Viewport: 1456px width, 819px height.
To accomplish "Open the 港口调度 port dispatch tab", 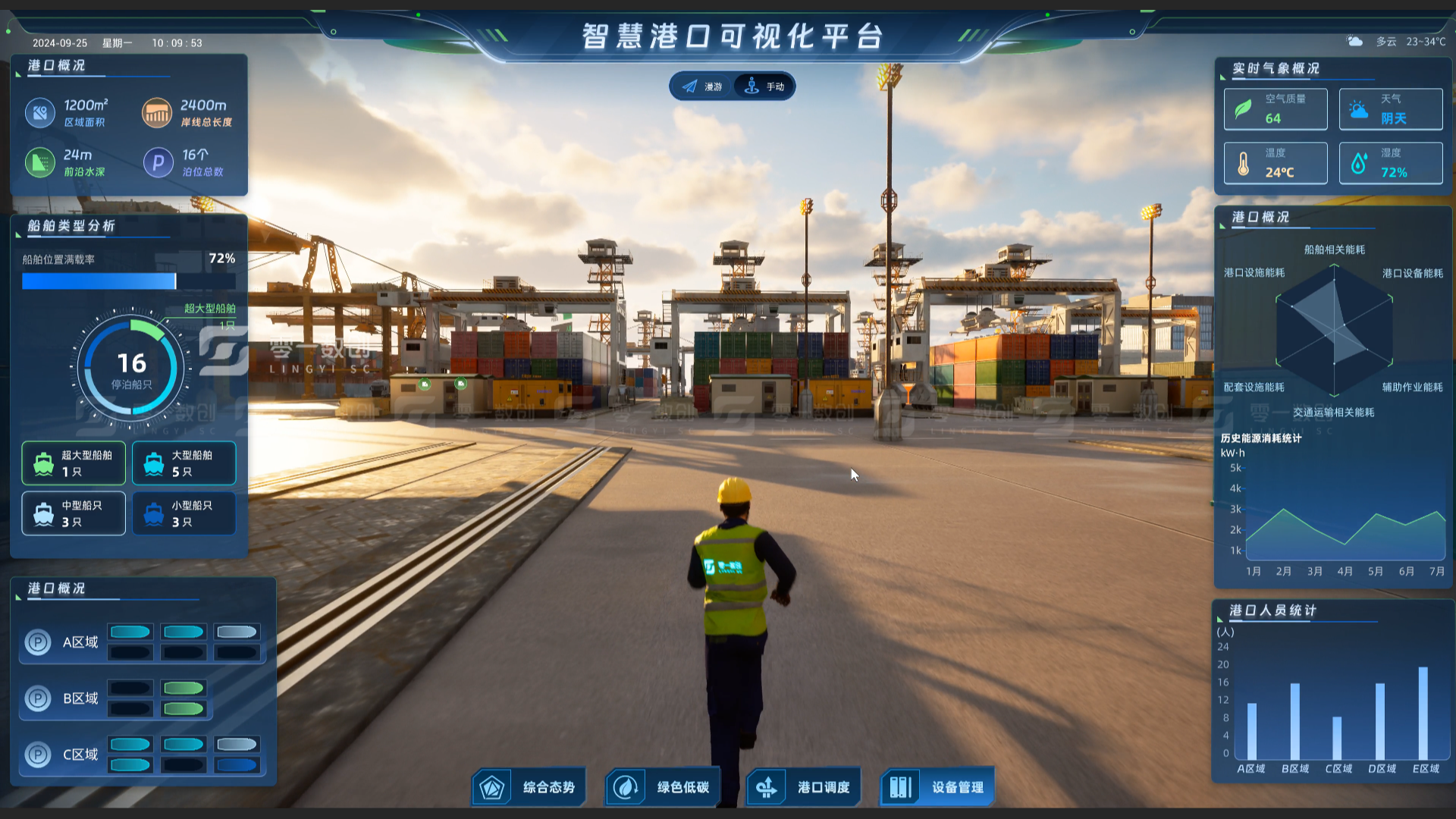I will (804, 787).
